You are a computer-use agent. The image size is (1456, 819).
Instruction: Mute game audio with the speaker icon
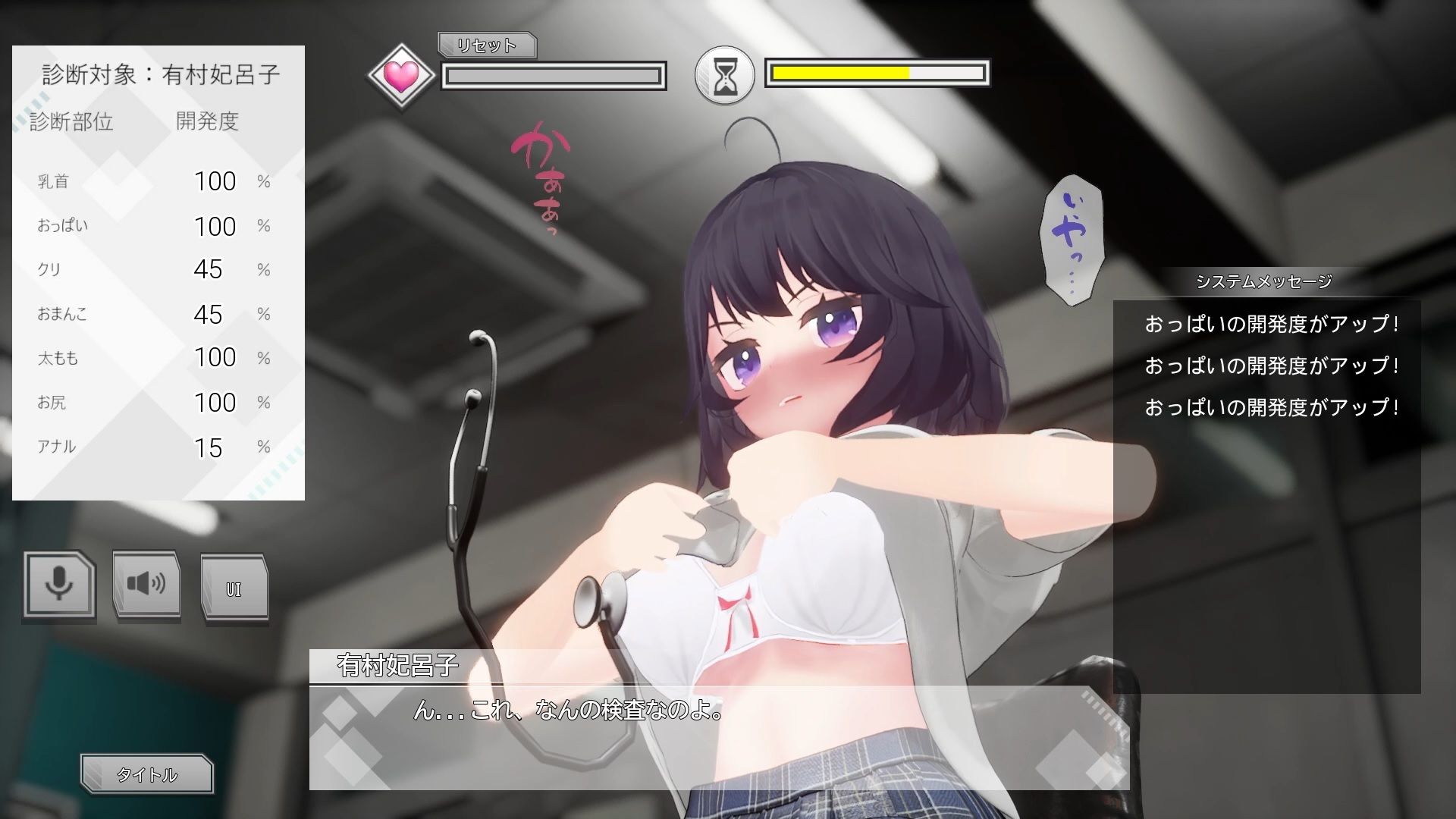[146, 584]
